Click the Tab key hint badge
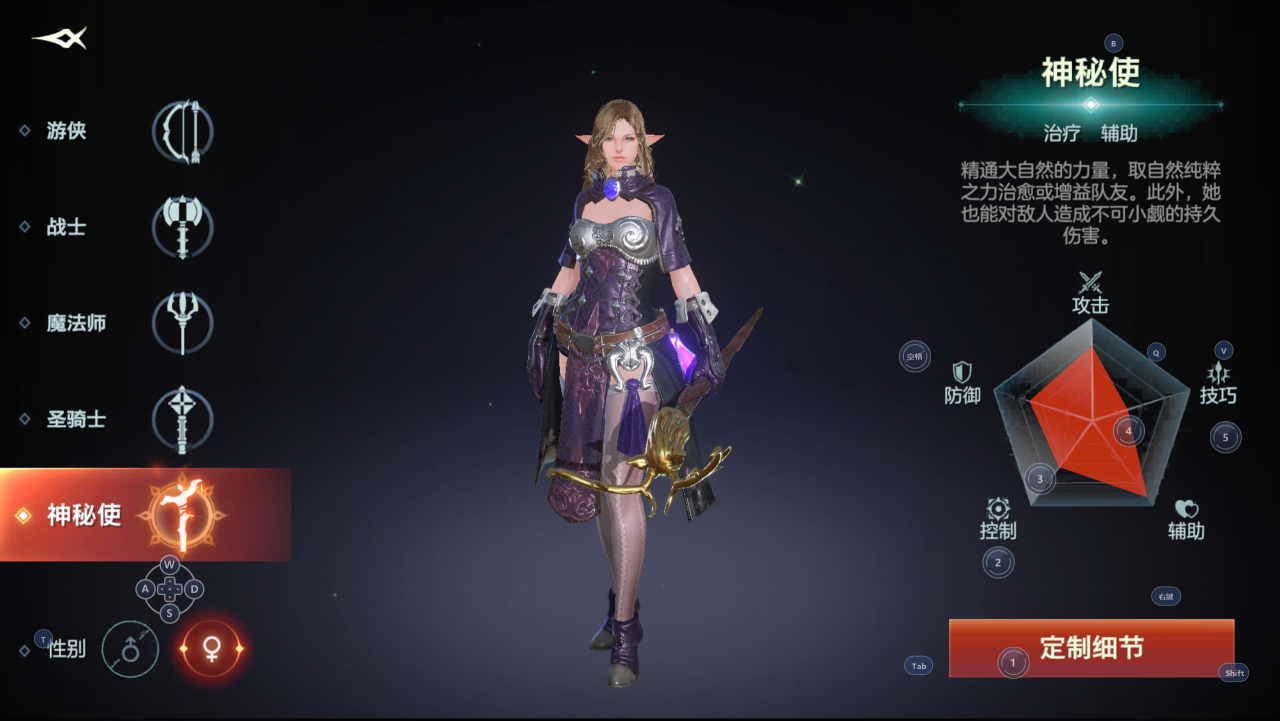This screenshot has height=721, width=1280. 917,666
